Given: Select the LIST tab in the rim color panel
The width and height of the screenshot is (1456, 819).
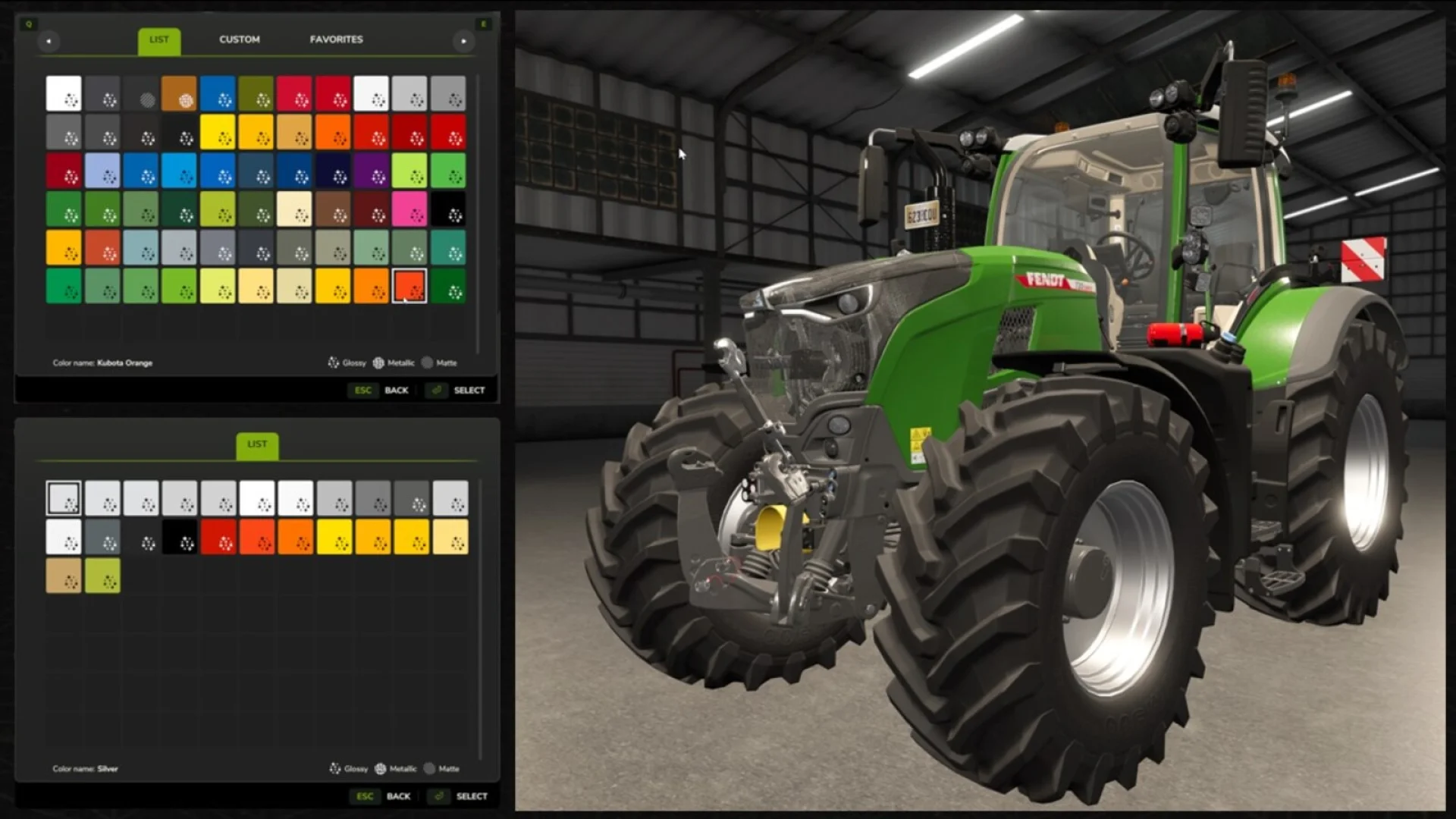Looking at the screenshot, I should coord(258,444).
